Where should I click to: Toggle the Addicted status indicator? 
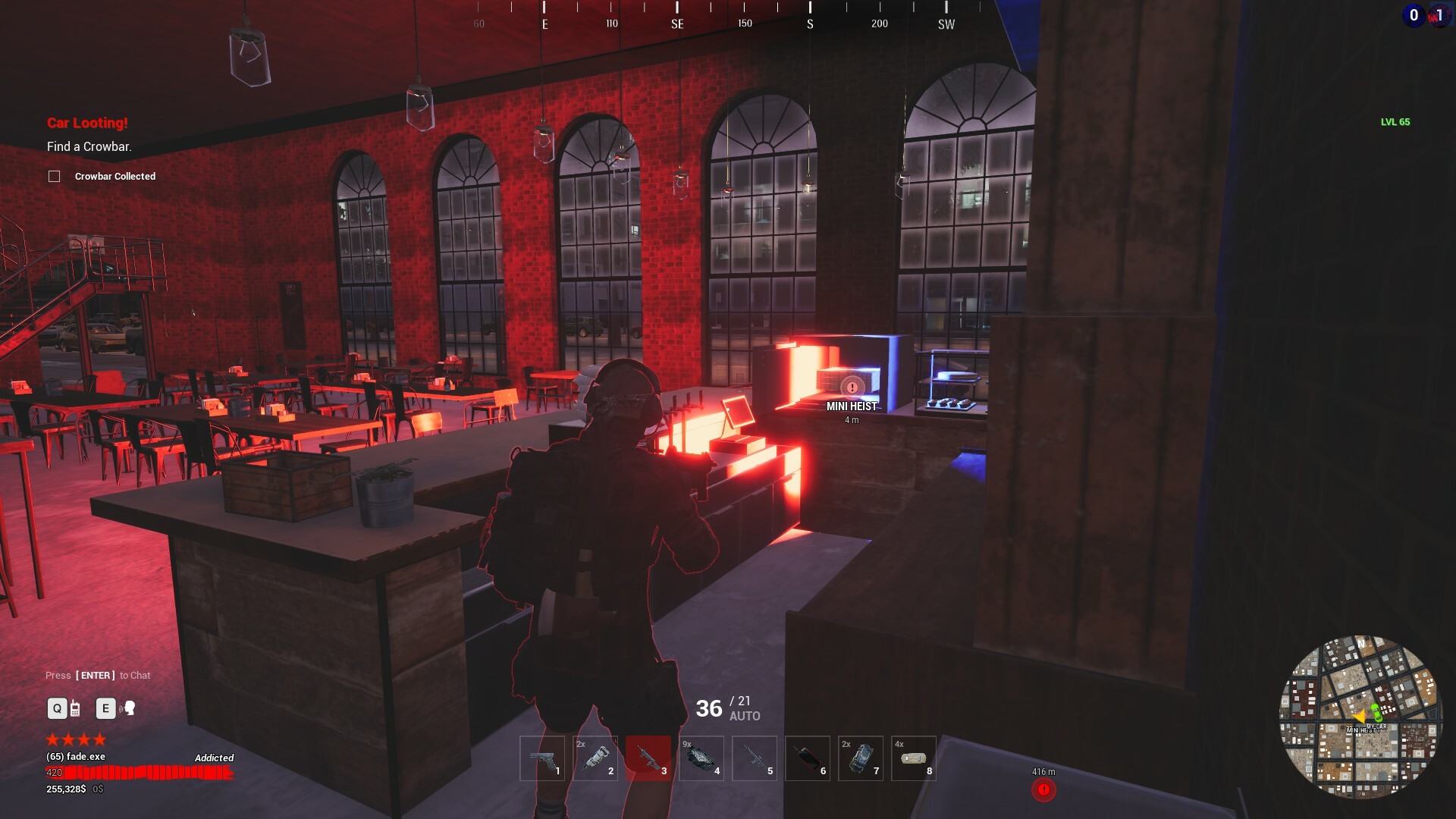coord(215,758)
